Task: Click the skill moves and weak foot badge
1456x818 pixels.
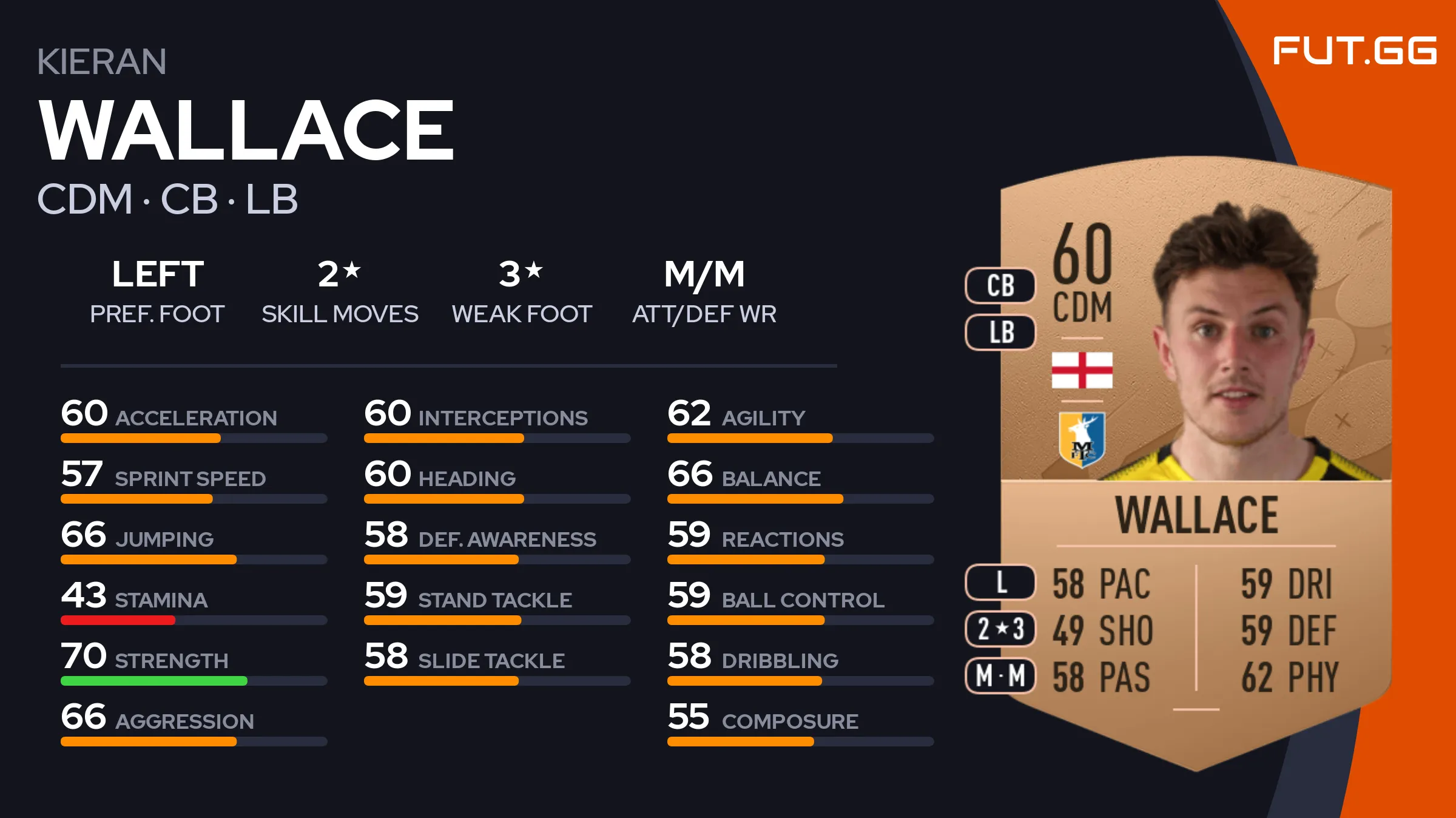Action: [1000, 629]
